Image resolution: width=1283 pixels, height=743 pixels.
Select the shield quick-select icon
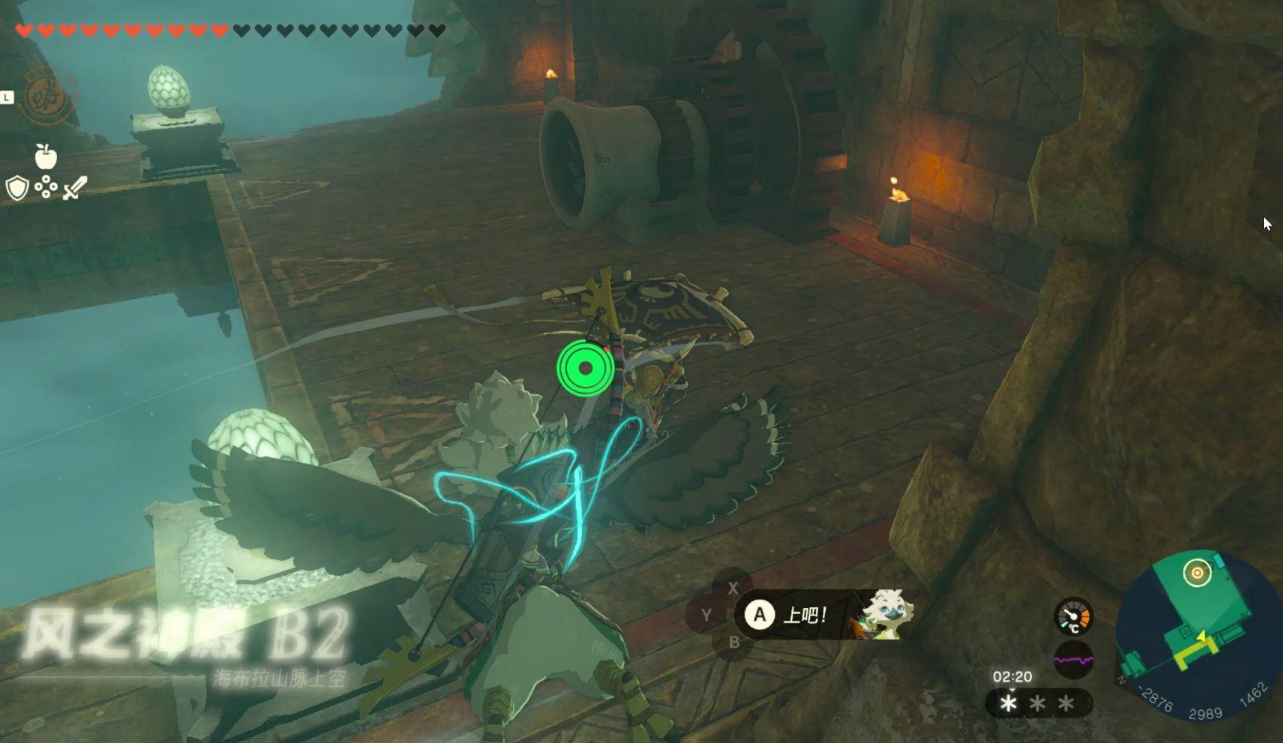[17, 188]
